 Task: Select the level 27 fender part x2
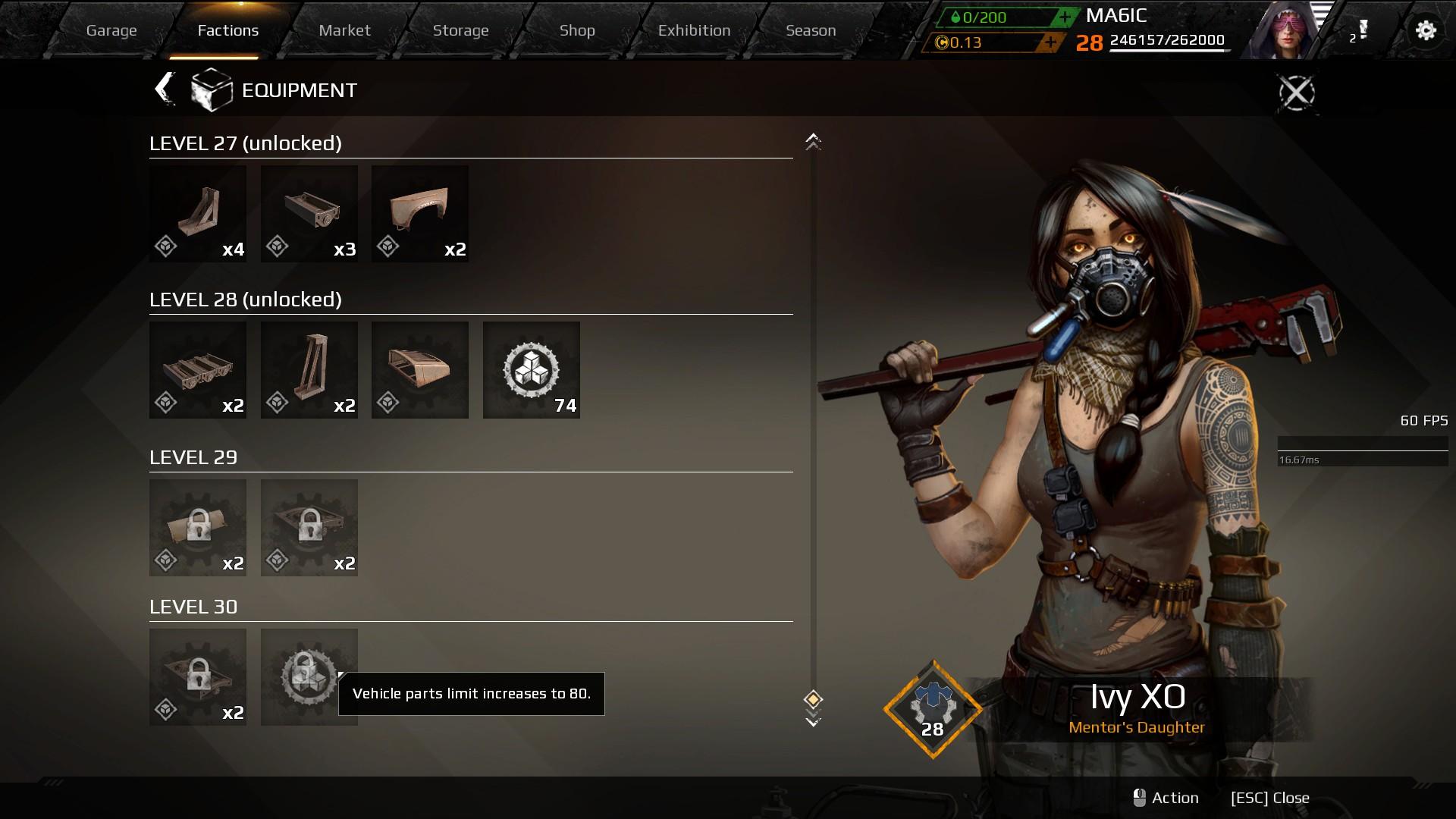pyautogui.click(x=419, y=214)
